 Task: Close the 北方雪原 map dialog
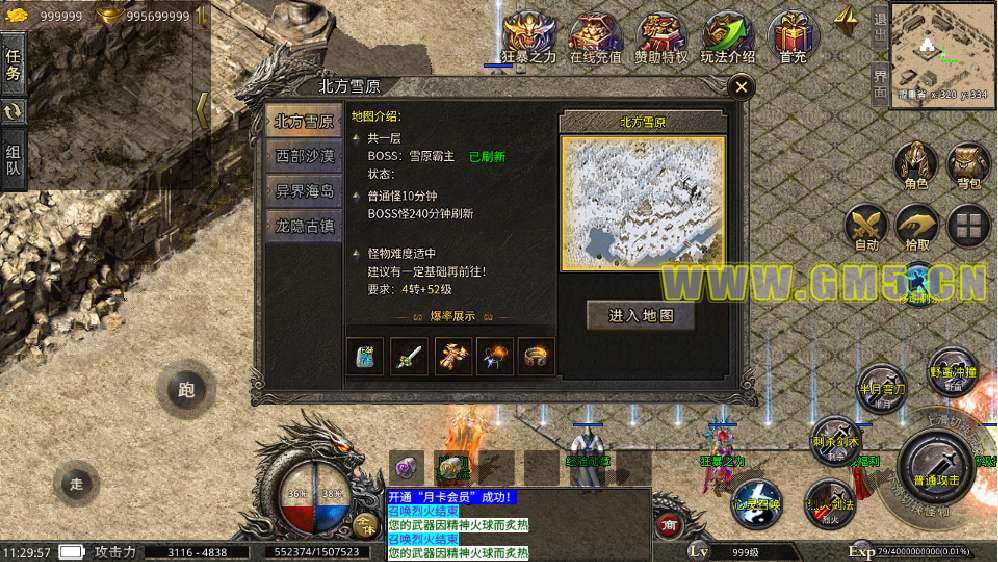(x=741, y=87)
